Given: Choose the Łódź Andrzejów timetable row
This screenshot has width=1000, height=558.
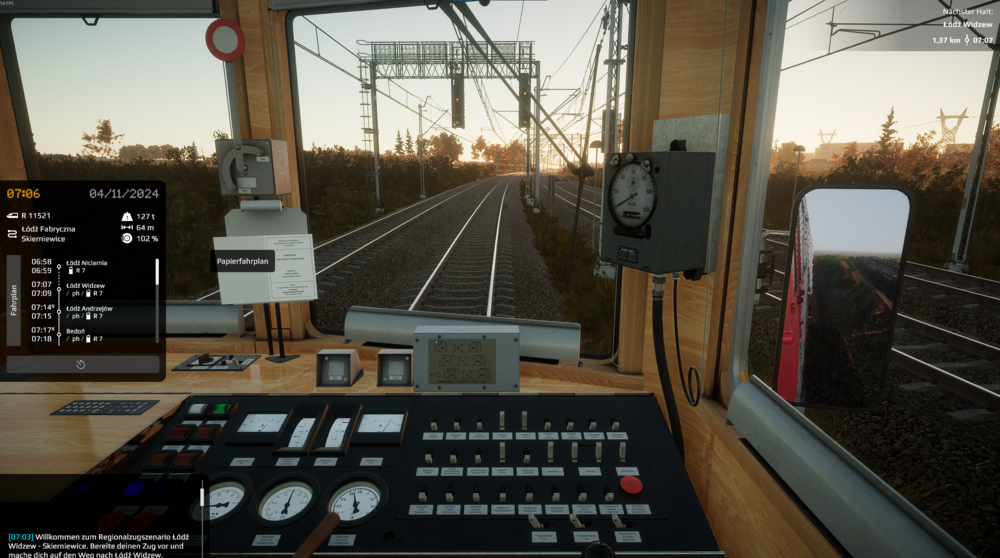Looking at the screenshot, I should point(85,312).
